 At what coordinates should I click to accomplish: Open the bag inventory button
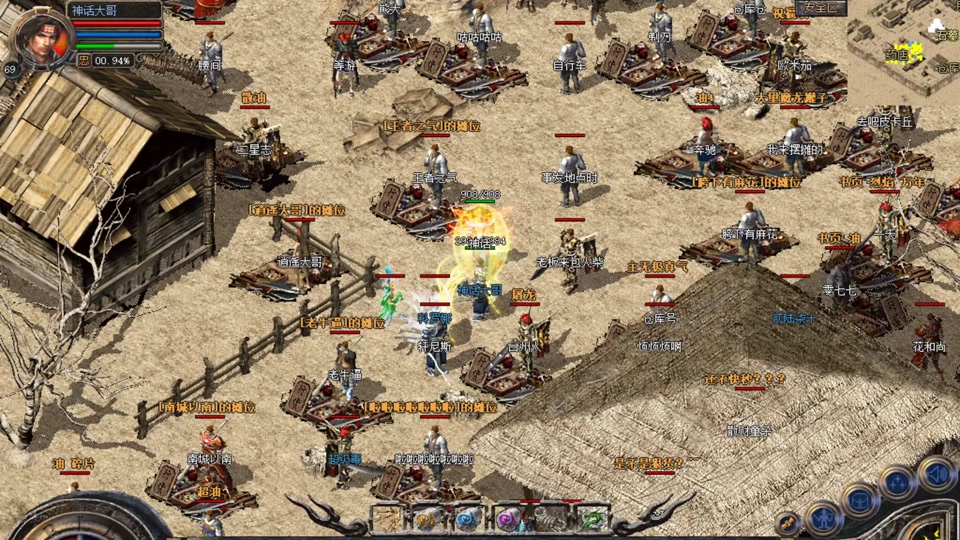pos(860,499)
